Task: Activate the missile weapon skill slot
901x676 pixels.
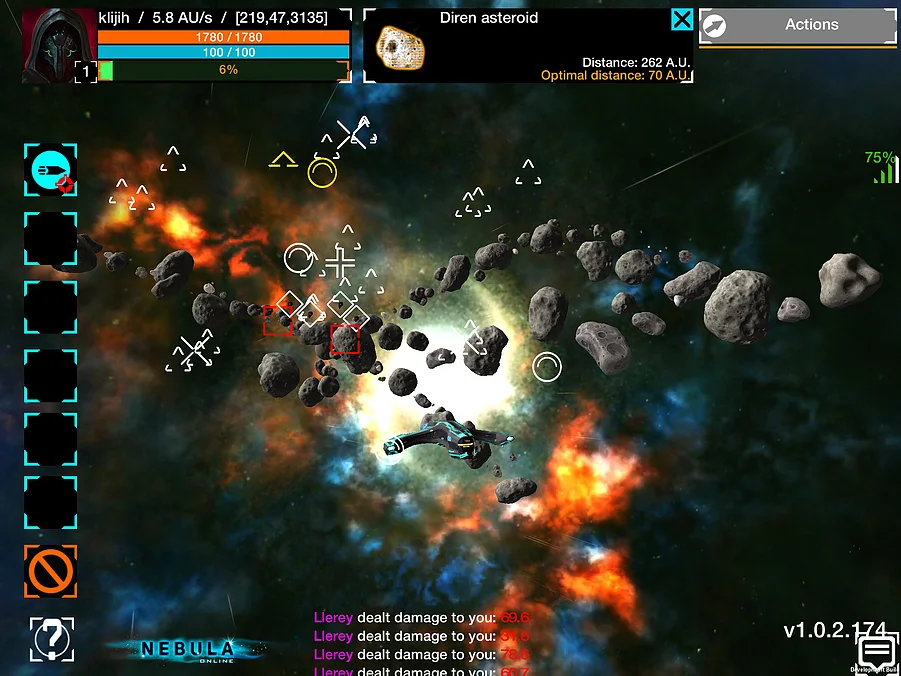Action: (50, 170)
